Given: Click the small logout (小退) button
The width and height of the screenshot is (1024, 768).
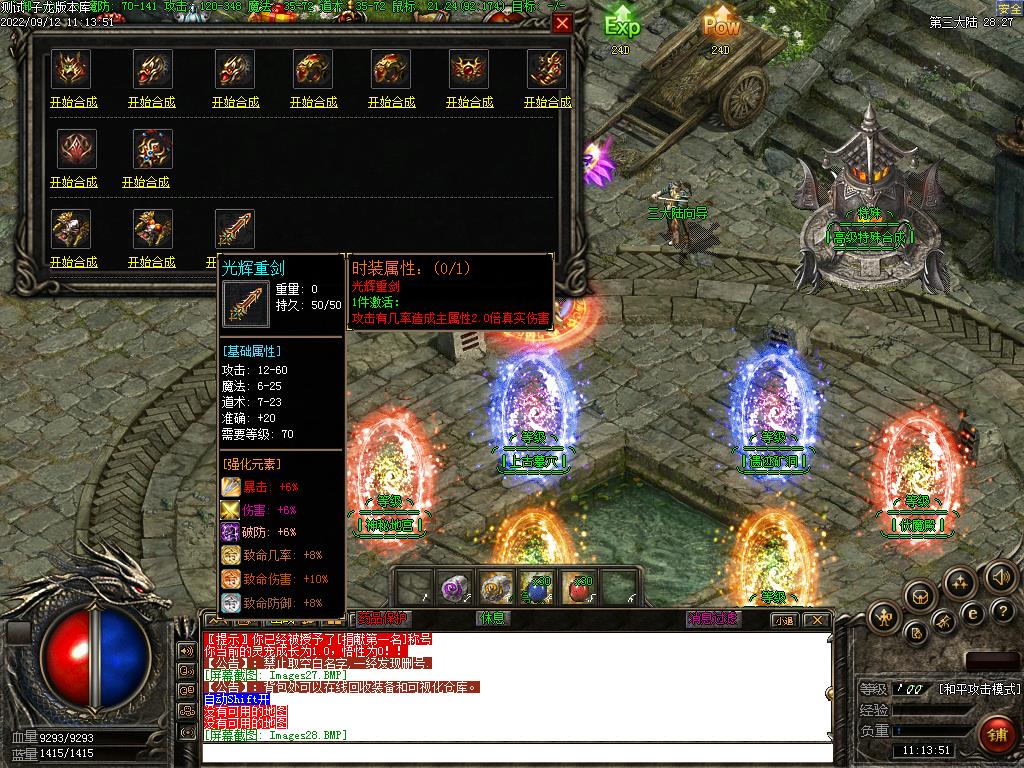Looking at the screenshot, I should coord(784,620).
